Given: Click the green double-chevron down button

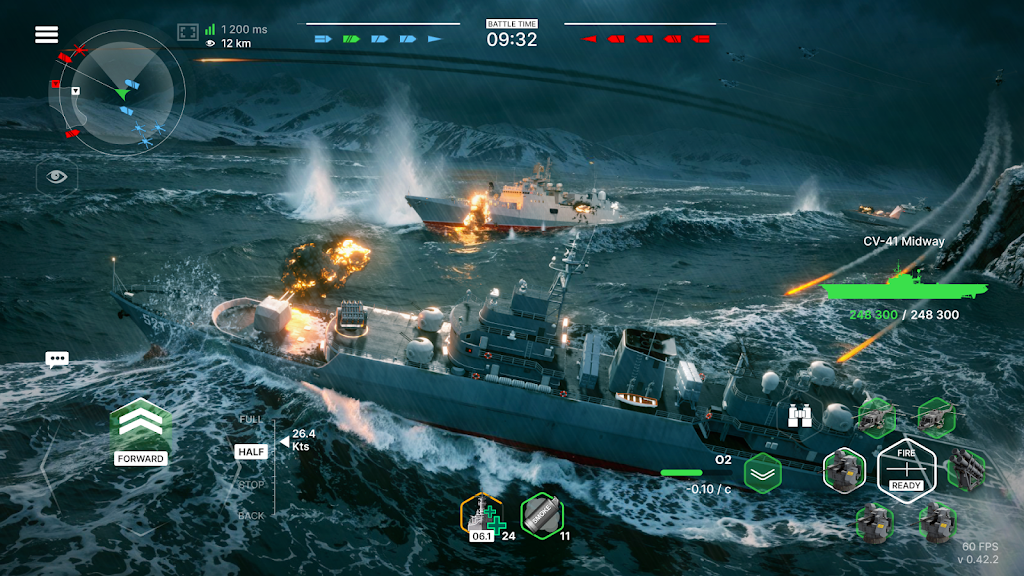Looking at the screenshot, I should click(x=762, y=473).
